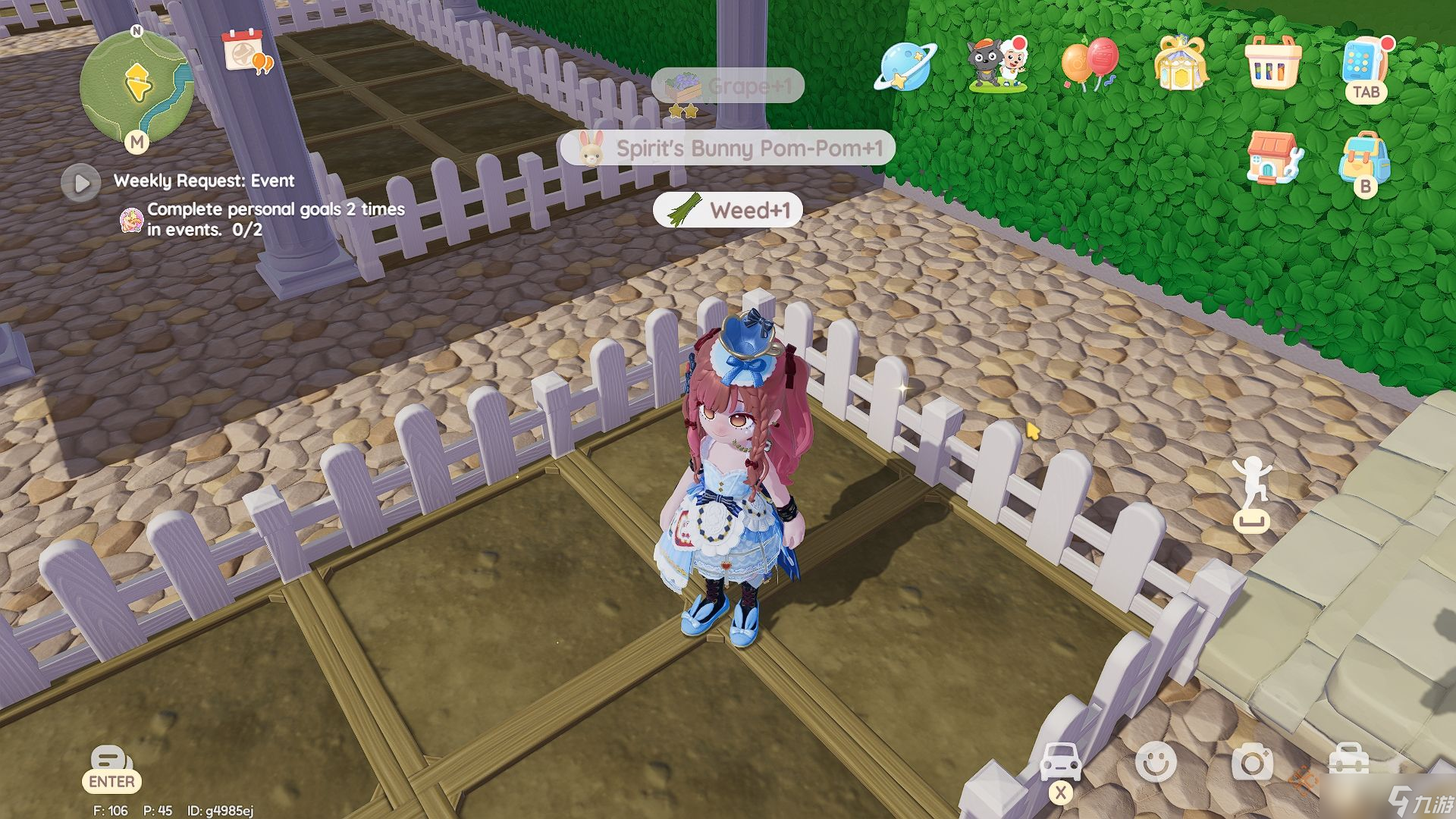
Task: Select the Weekly Request event objective text
Action: click(x=275, y=219)
